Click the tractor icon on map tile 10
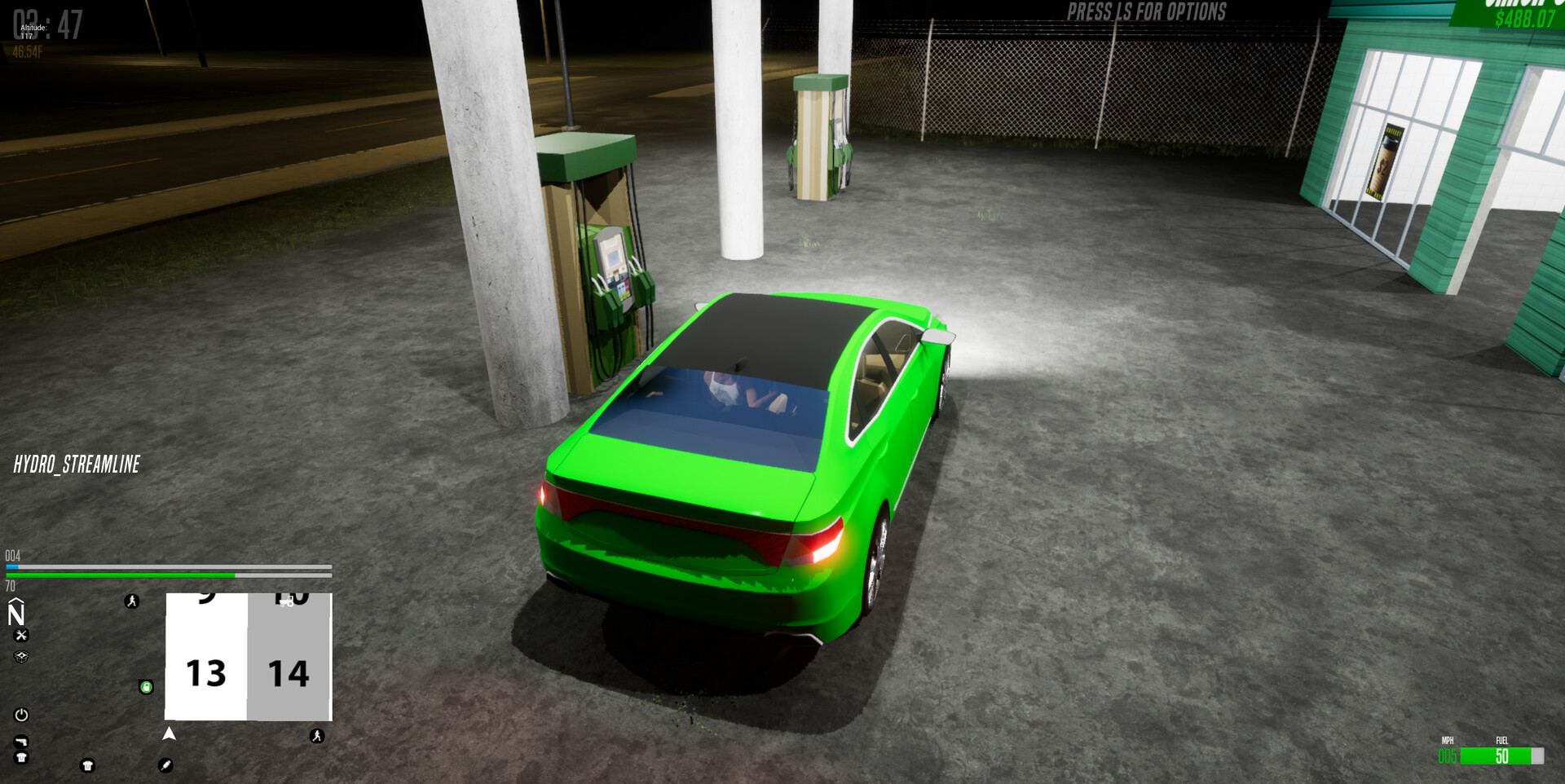This screenshot has width=1565, height=784. [x=286, y=601]
